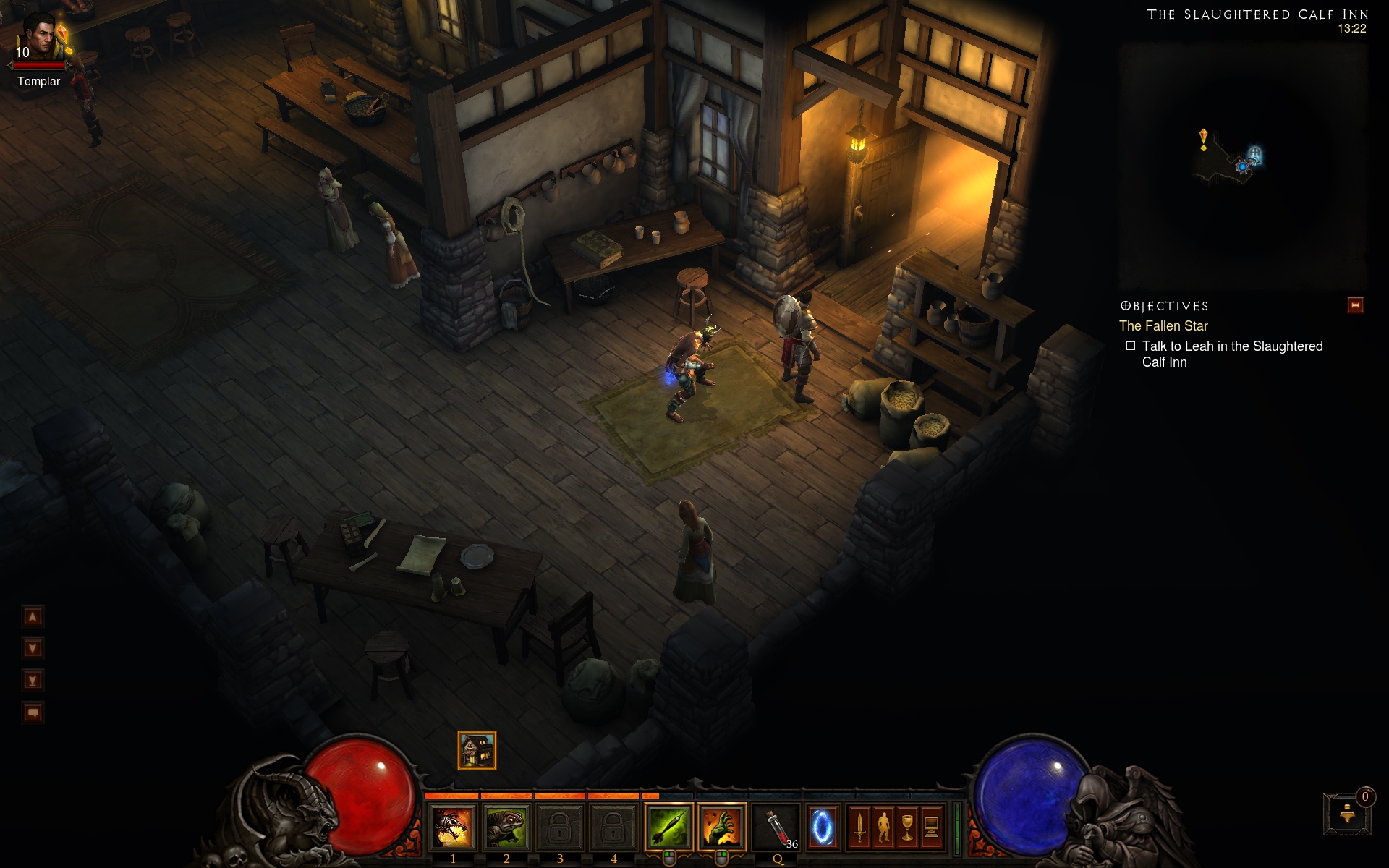Activate the toad skill in slot 2
Image resolution: width=1389 pixels, height=868 pixels.
tap(506, 827)
